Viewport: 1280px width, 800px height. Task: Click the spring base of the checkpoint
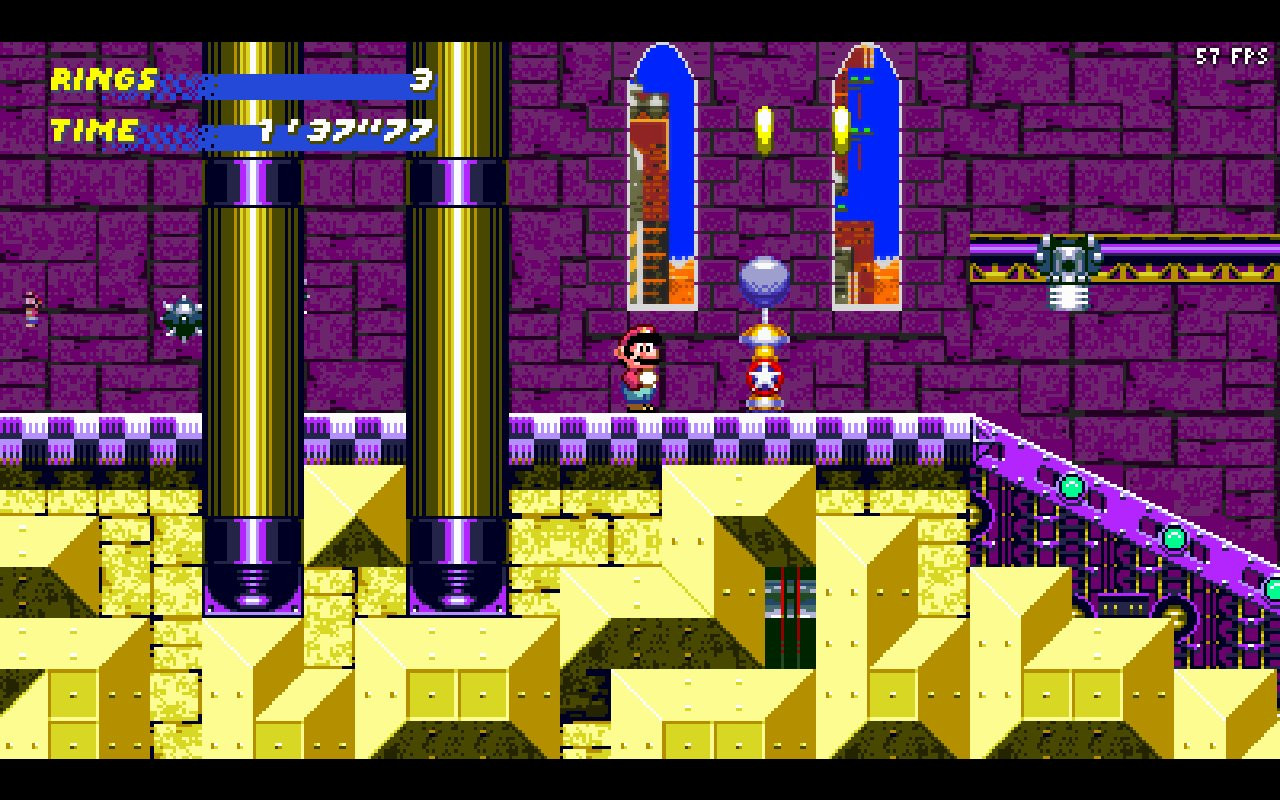[x=765, y=405]
